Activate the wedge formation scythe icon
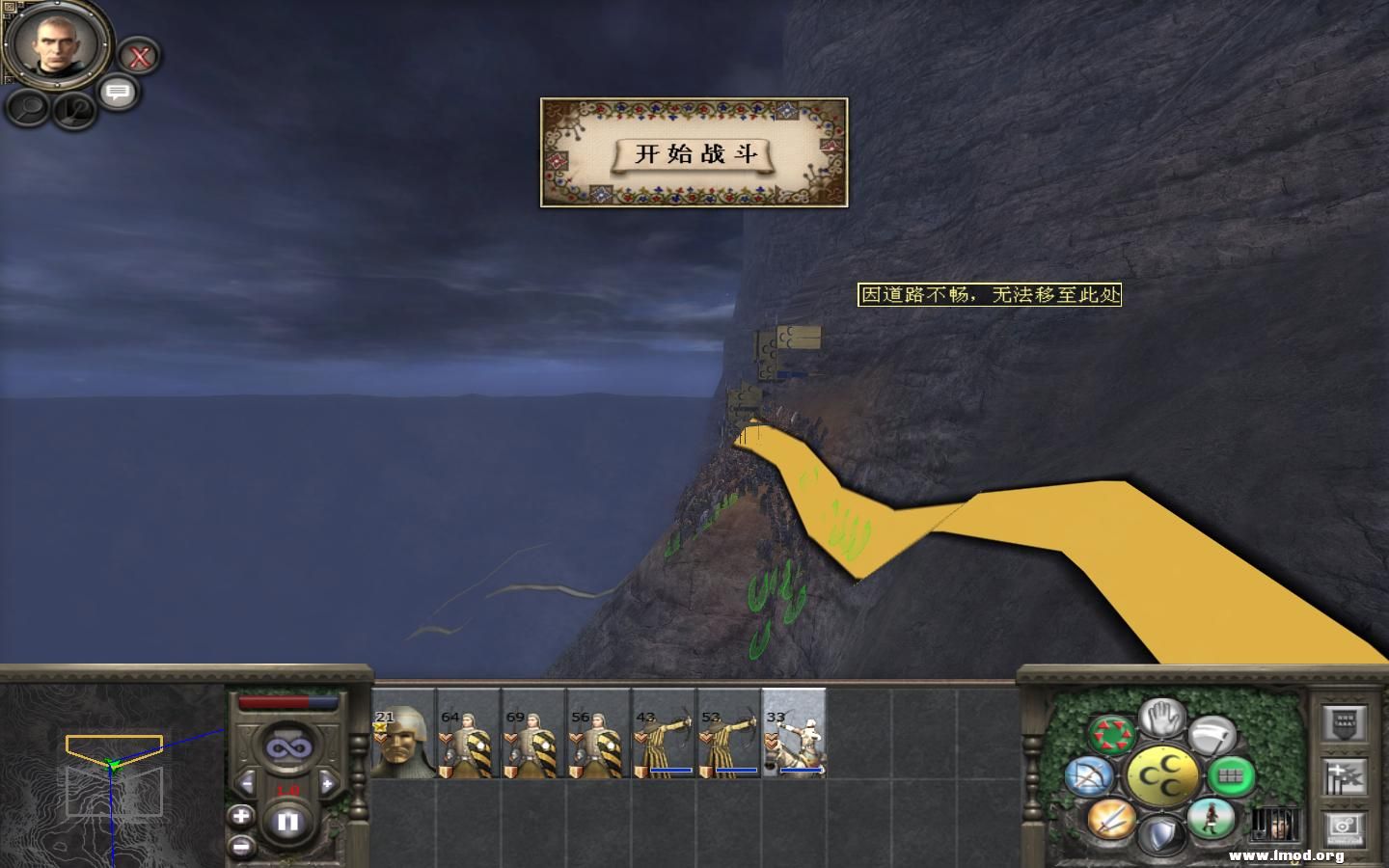The image size is (1389, 868). point(1213,734)
